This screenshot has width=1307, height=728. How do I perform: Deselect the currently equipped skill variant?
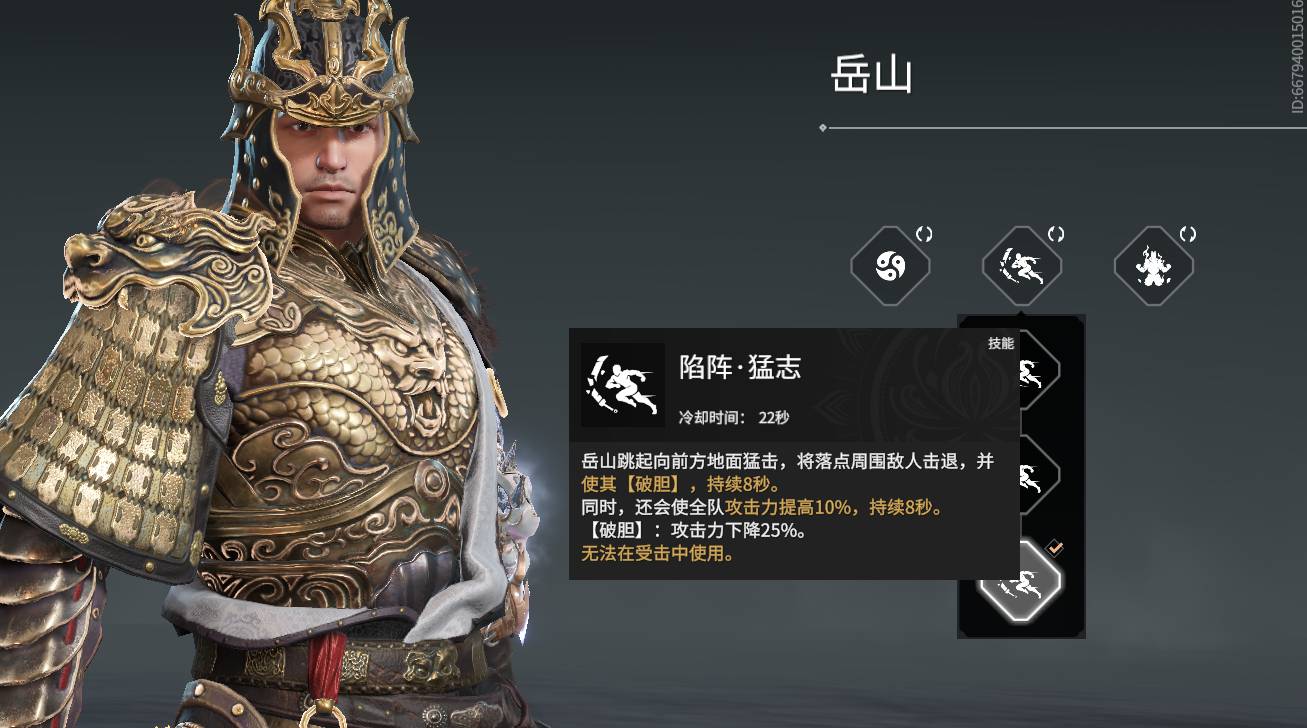(1021, 582)
